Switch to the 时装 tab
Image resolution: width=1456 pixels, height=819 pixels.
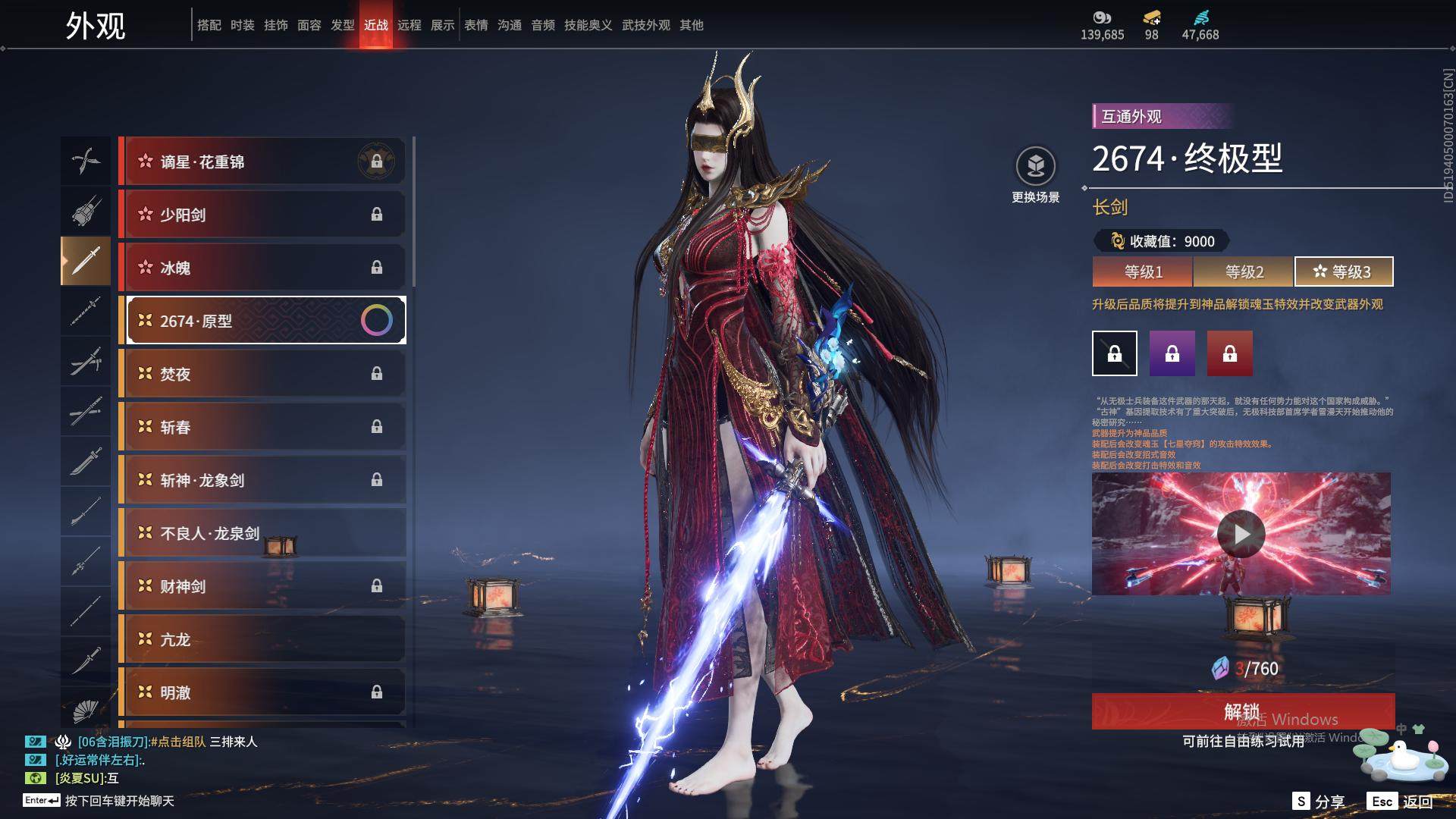tap(243, 25)
